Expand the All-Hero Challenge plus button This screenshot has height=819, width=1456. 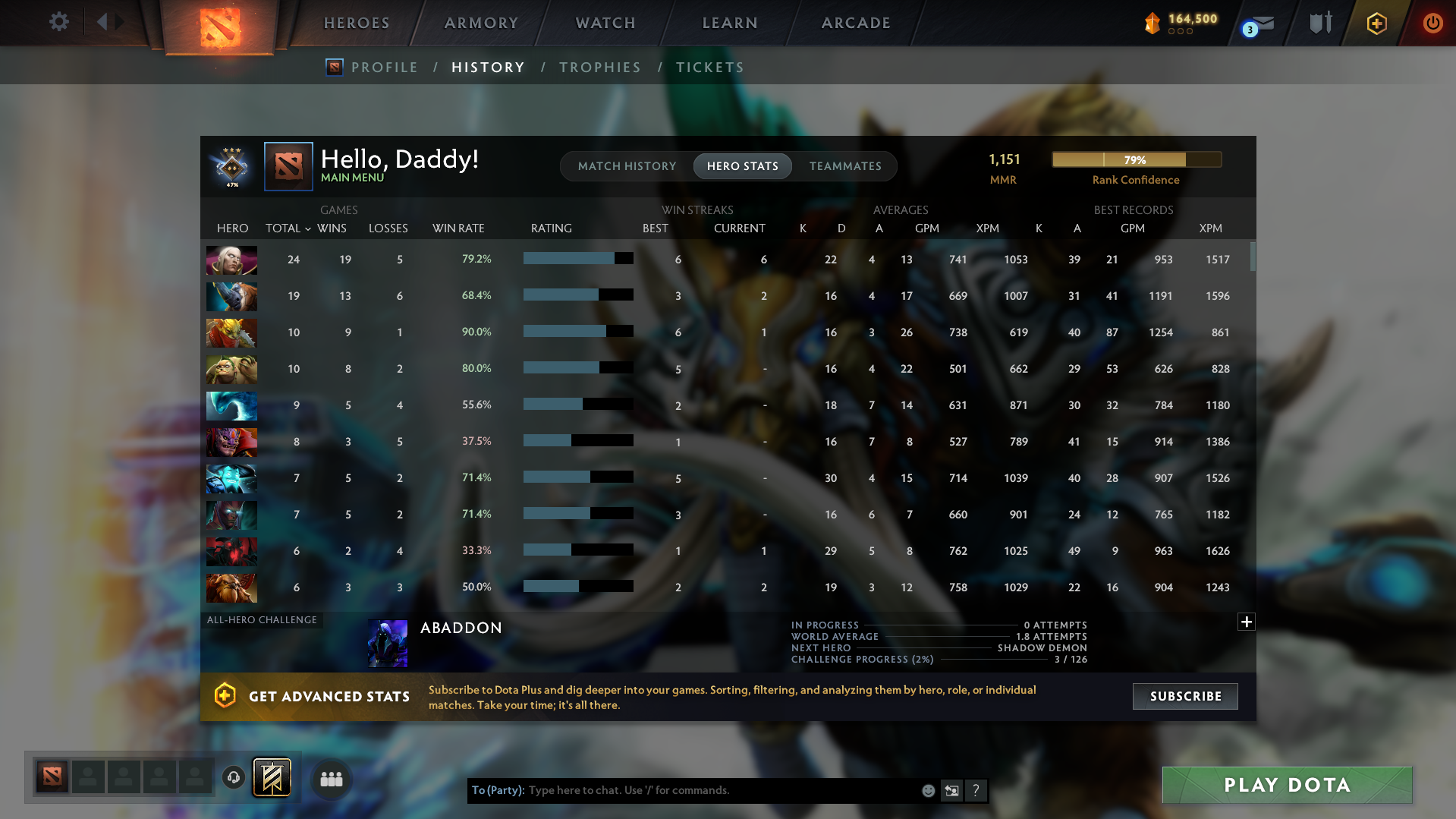[1247, 622]
